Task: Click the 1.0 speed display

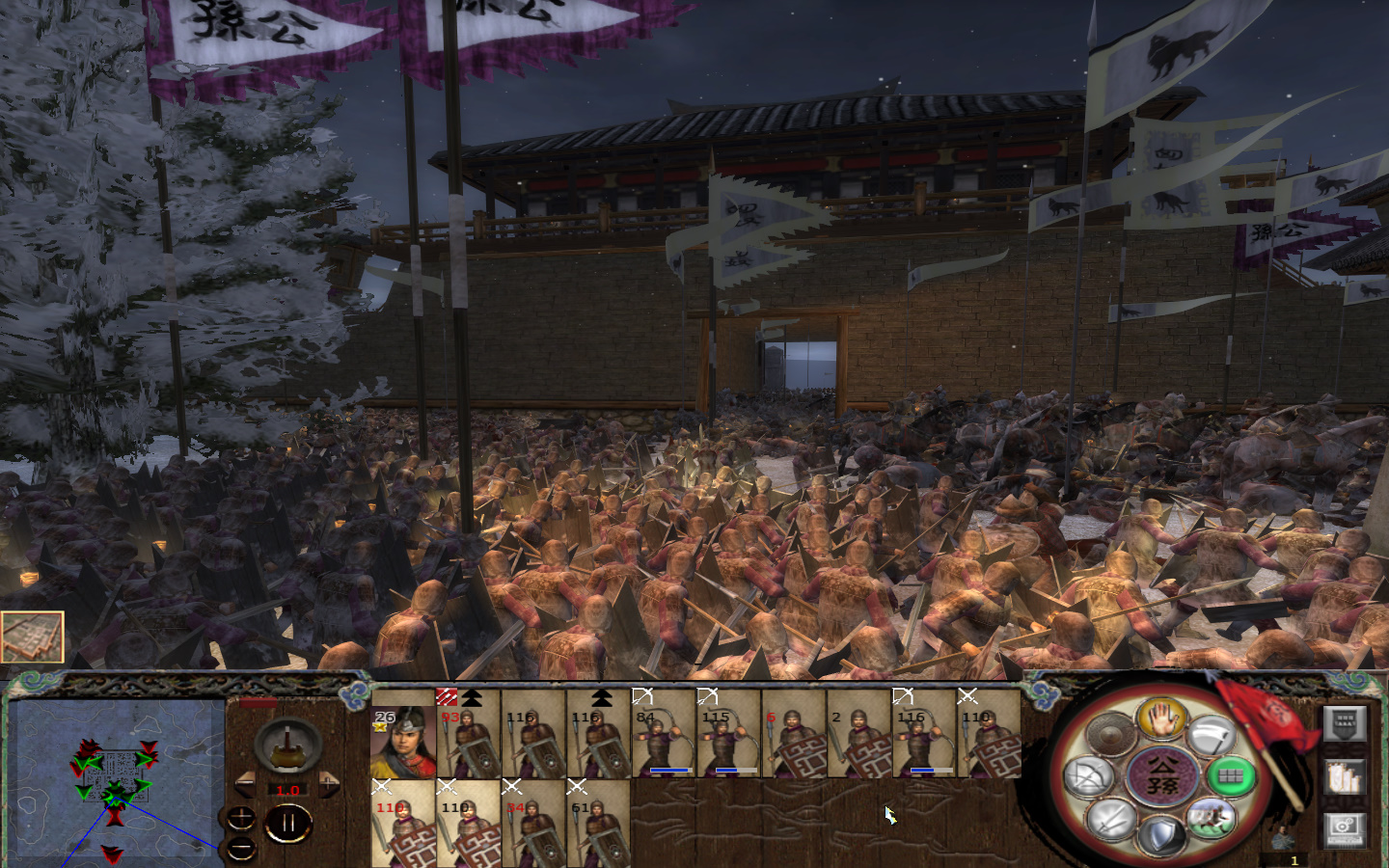Action: [287, 789]
